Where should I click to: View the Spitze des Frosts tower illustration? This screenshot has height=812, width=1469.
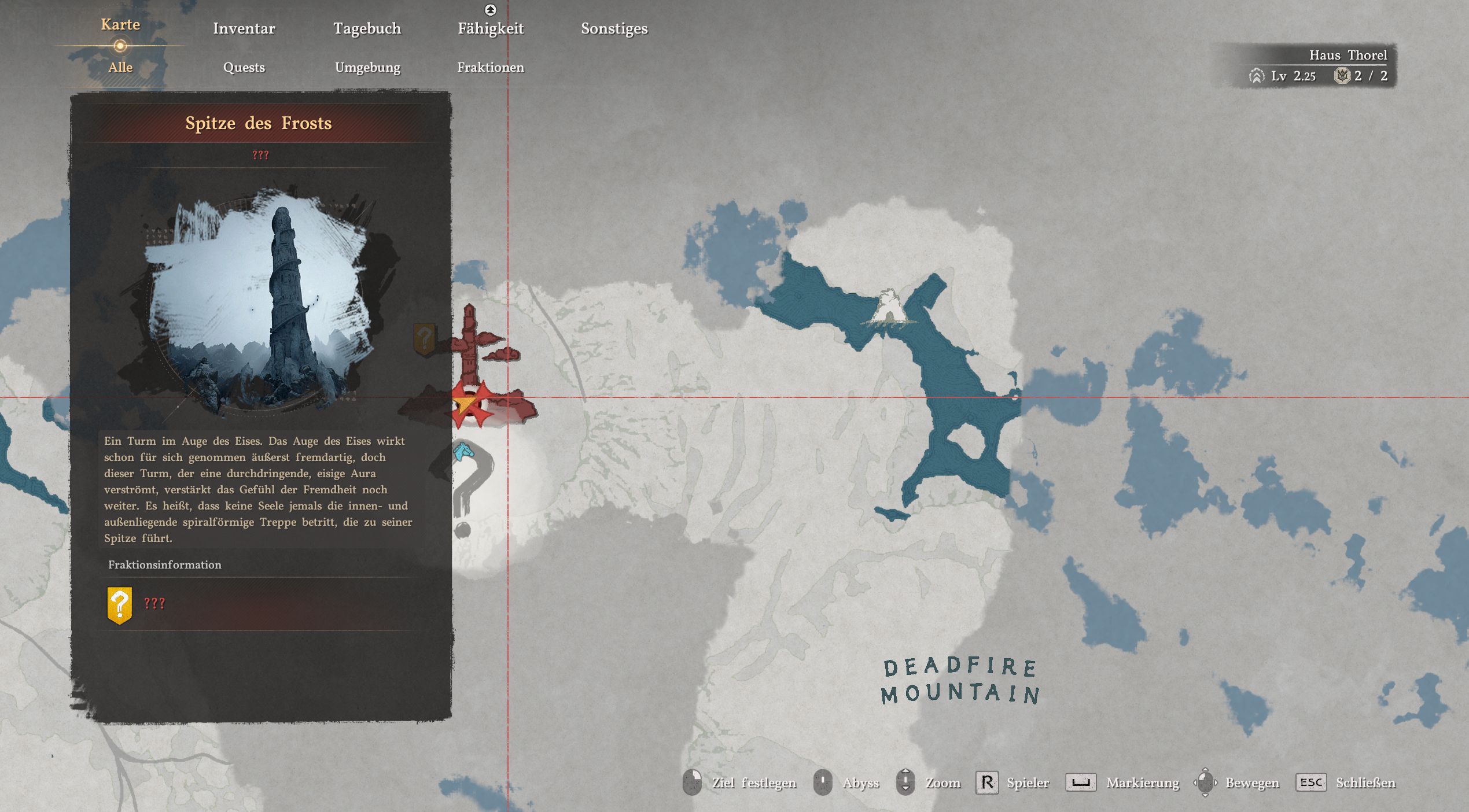point(260,301)
